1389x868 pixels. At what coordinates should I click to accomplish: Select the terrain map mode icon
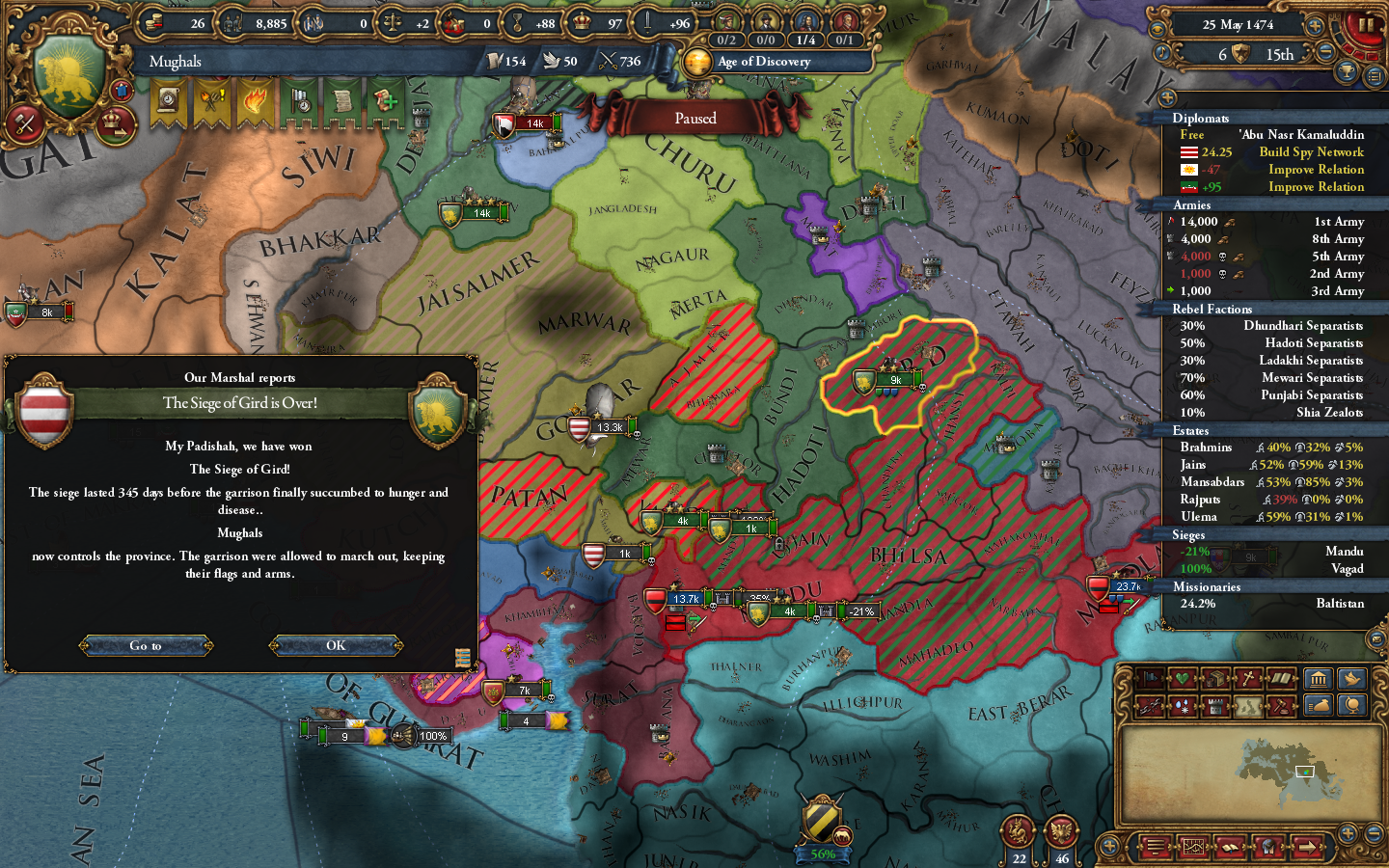[x=1248, y=706]
